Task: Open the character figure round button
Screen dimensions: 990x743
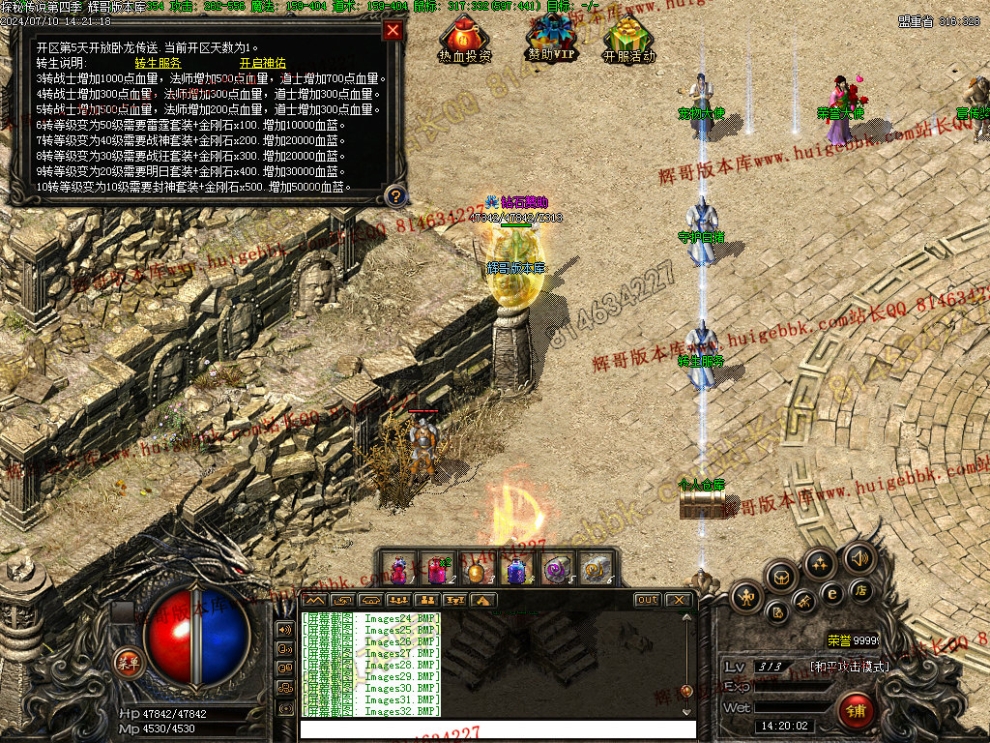Action: tap(746, 597)
